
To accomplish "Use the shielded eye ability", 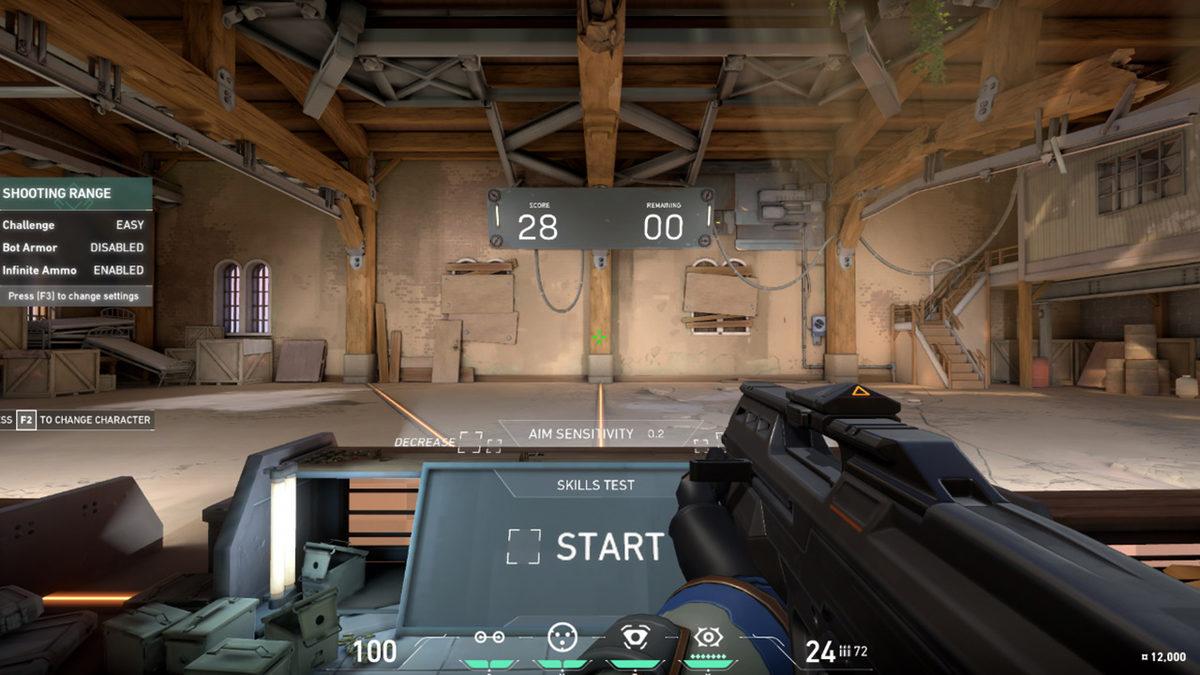I will pos(636,637).
